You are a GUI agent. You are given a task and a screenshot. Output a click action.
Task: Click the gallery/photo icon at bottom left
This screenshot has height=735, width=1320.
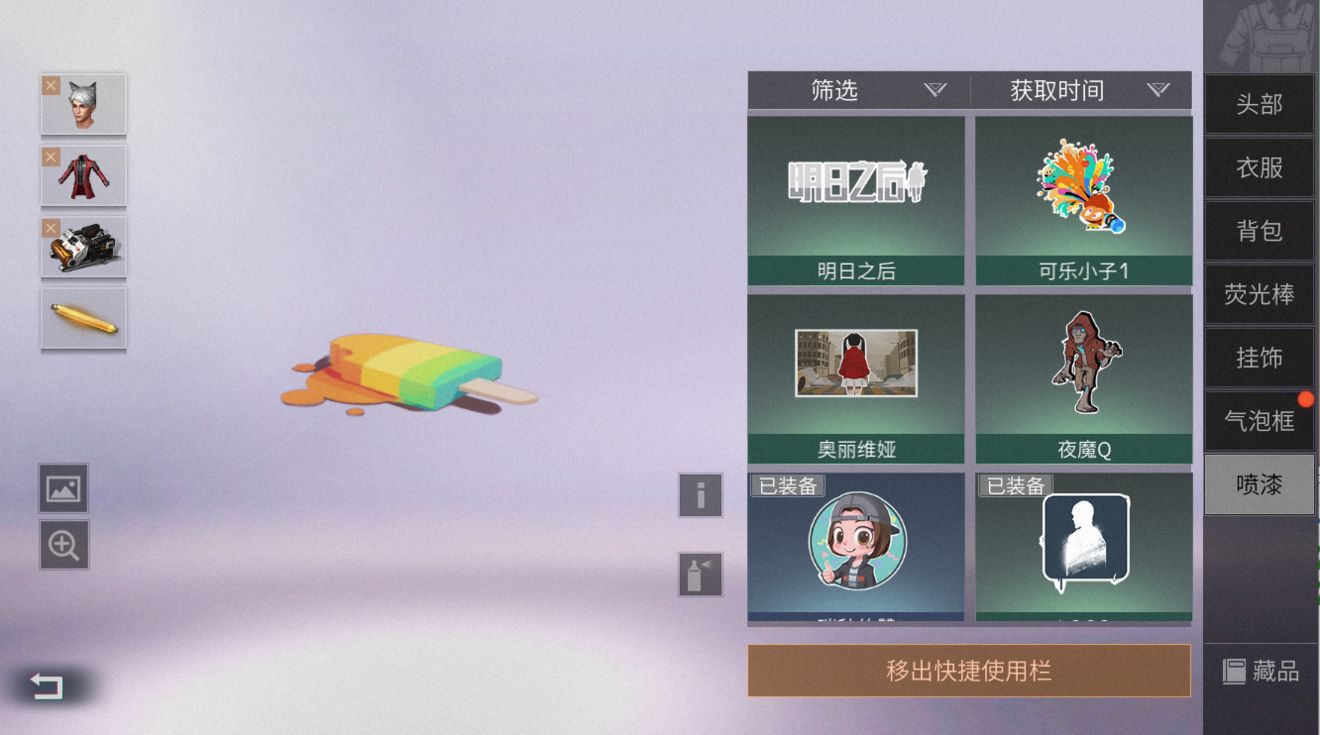point(63,489)
